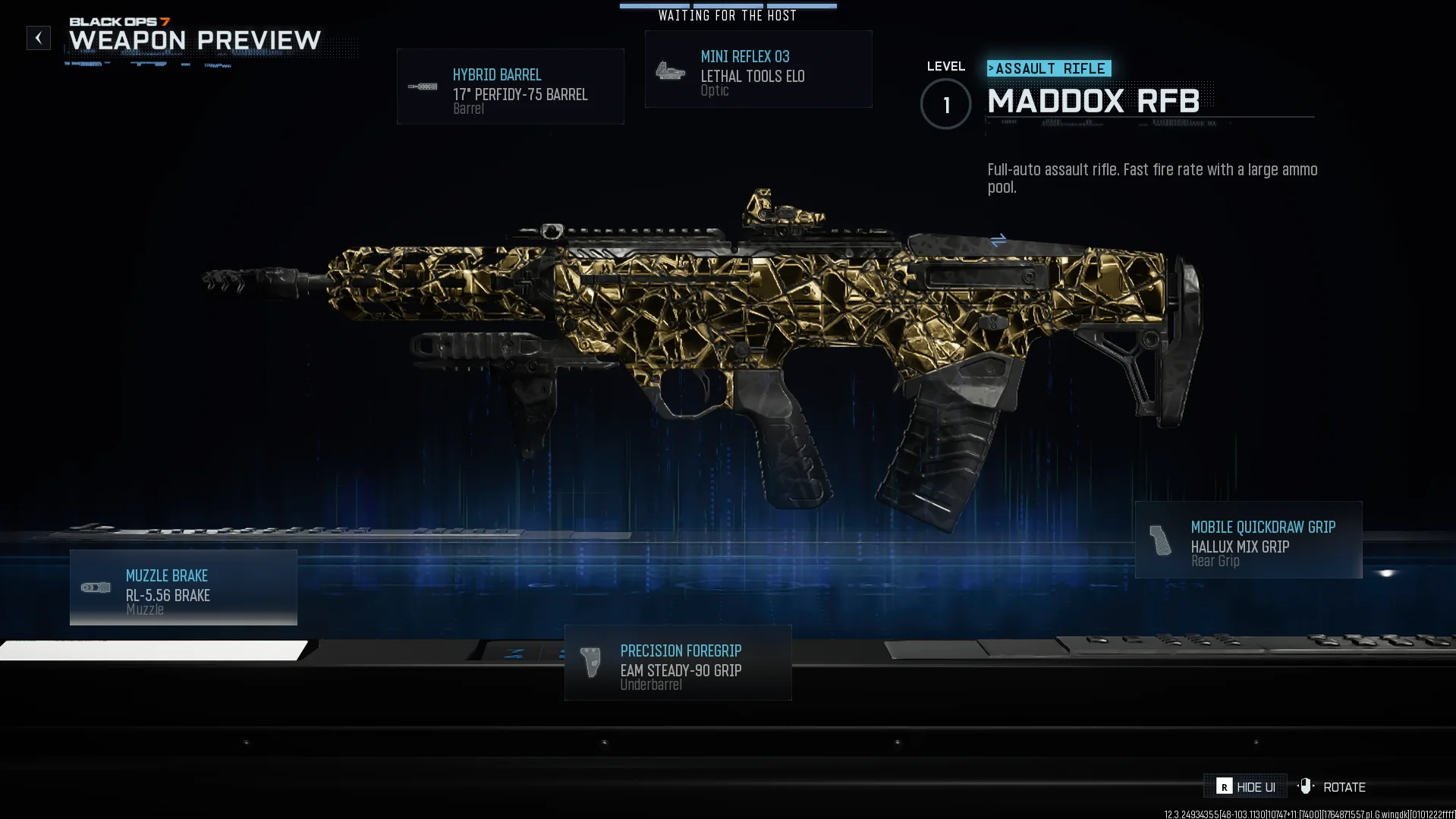Click the RL-5.56 Brake muzzle icon
Viewport: 1456px width, 819px height.
point(96,587)
